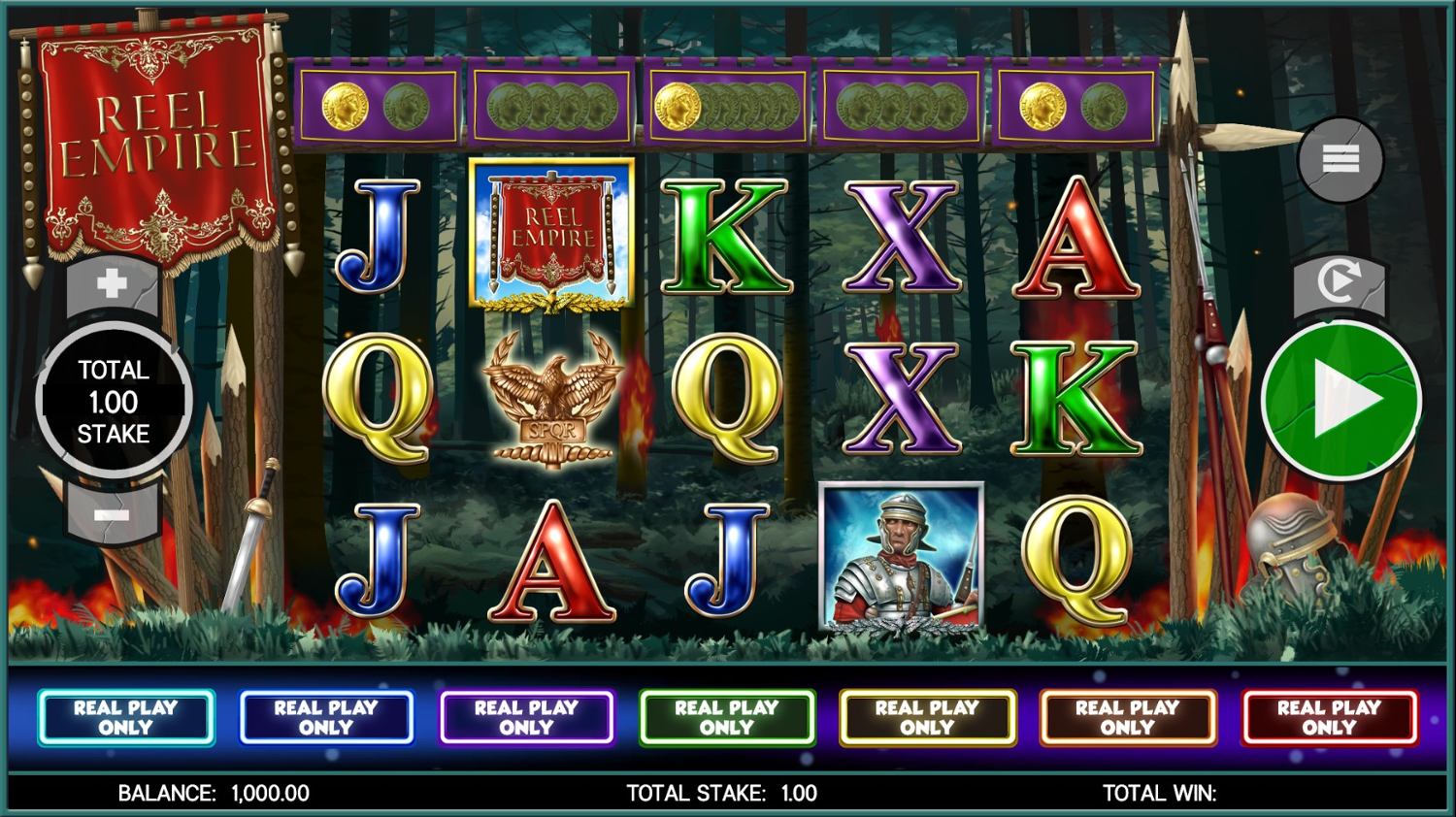This screenshot has width=1456, height=817.
Task: Select the red Real Play Only button
Action: click(x=1329, y=718)
